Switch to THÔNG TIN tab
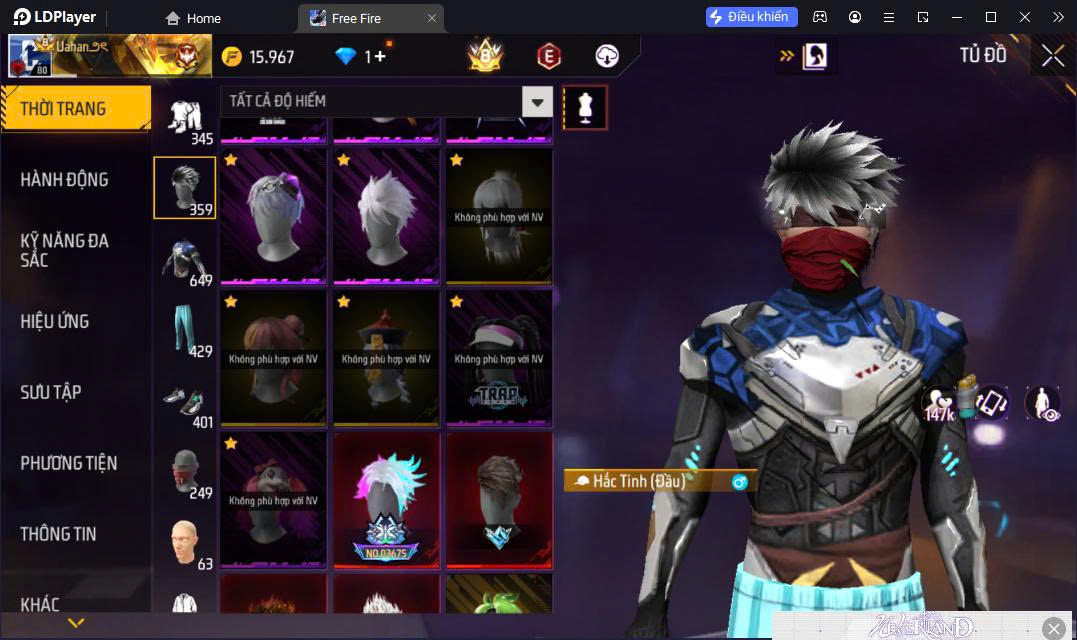 59,534
